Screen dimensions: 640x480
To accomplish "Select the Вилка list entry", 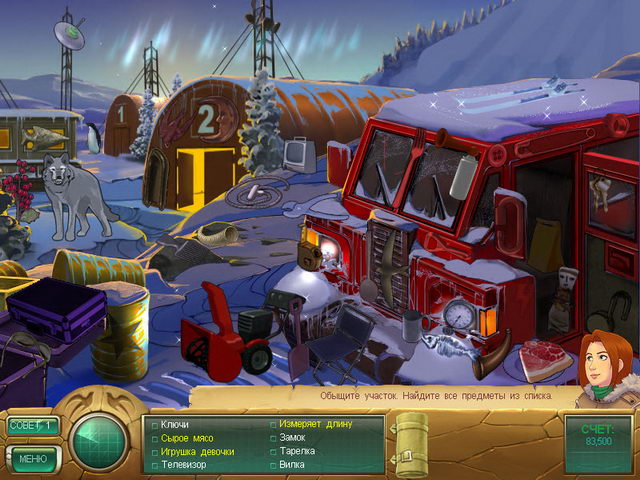I will 293,464.
